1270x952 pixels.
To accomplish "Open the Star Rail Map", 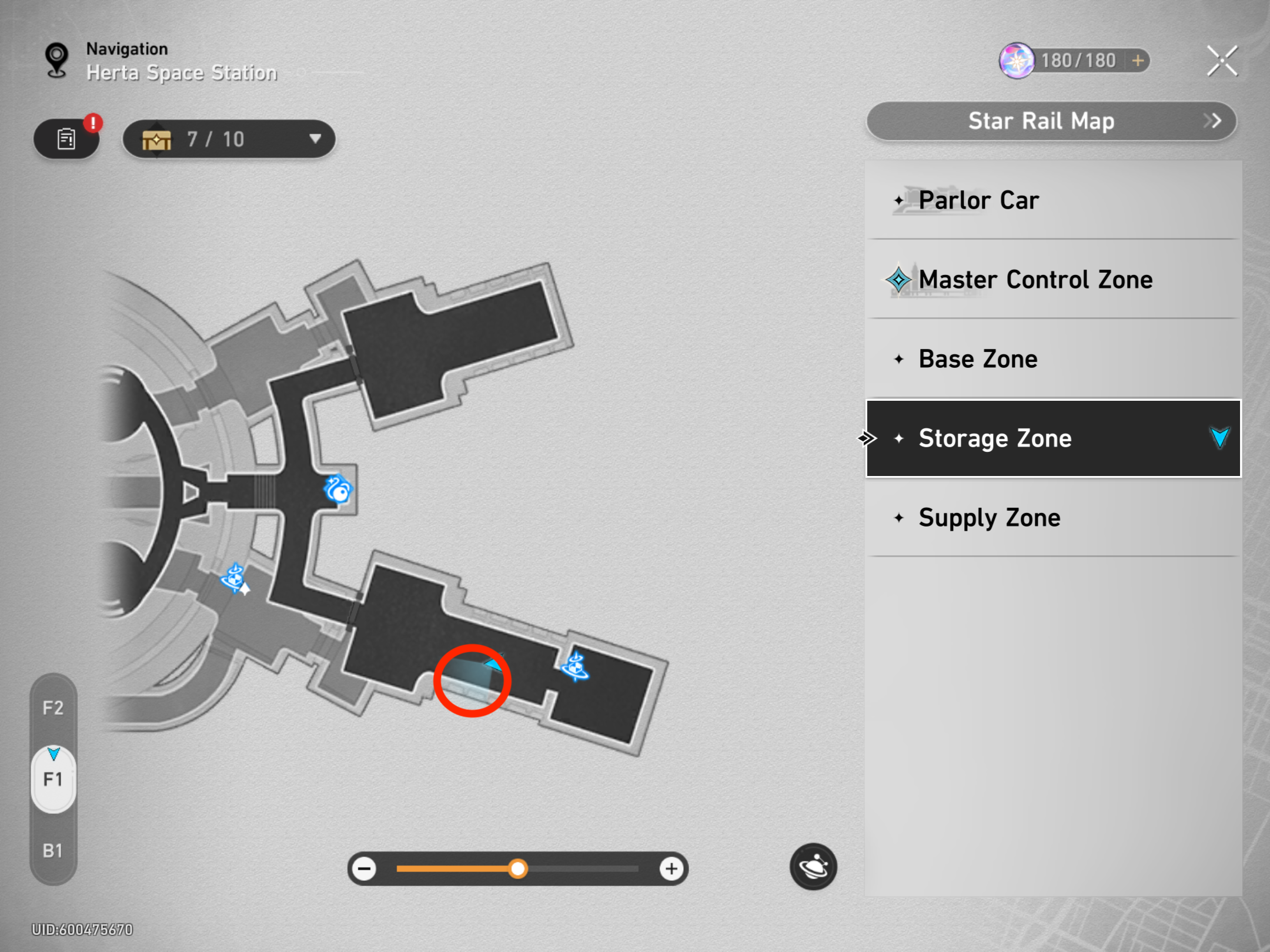I will pos(1051,121).
